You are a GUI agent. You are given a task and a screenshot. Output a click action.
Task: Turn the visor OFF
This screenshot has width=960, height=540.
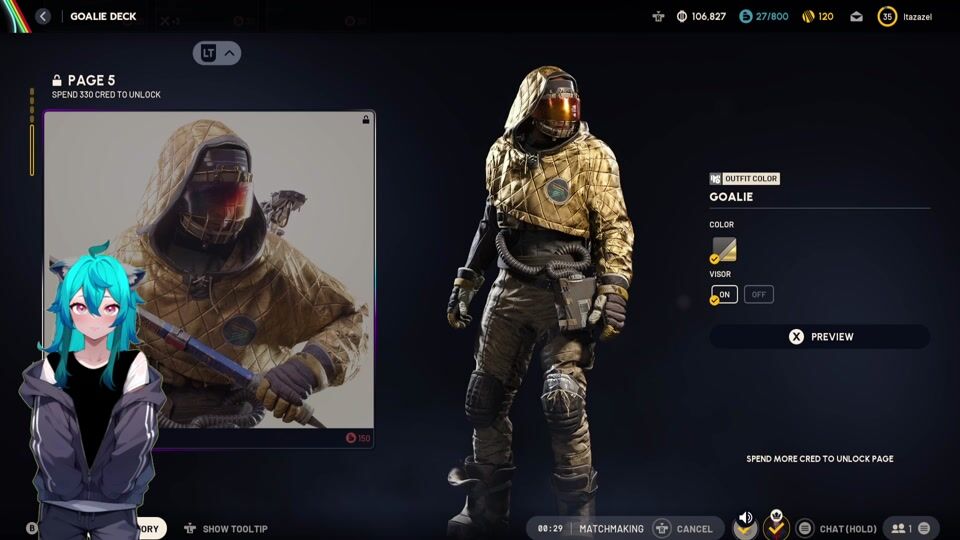pos(759,295)
